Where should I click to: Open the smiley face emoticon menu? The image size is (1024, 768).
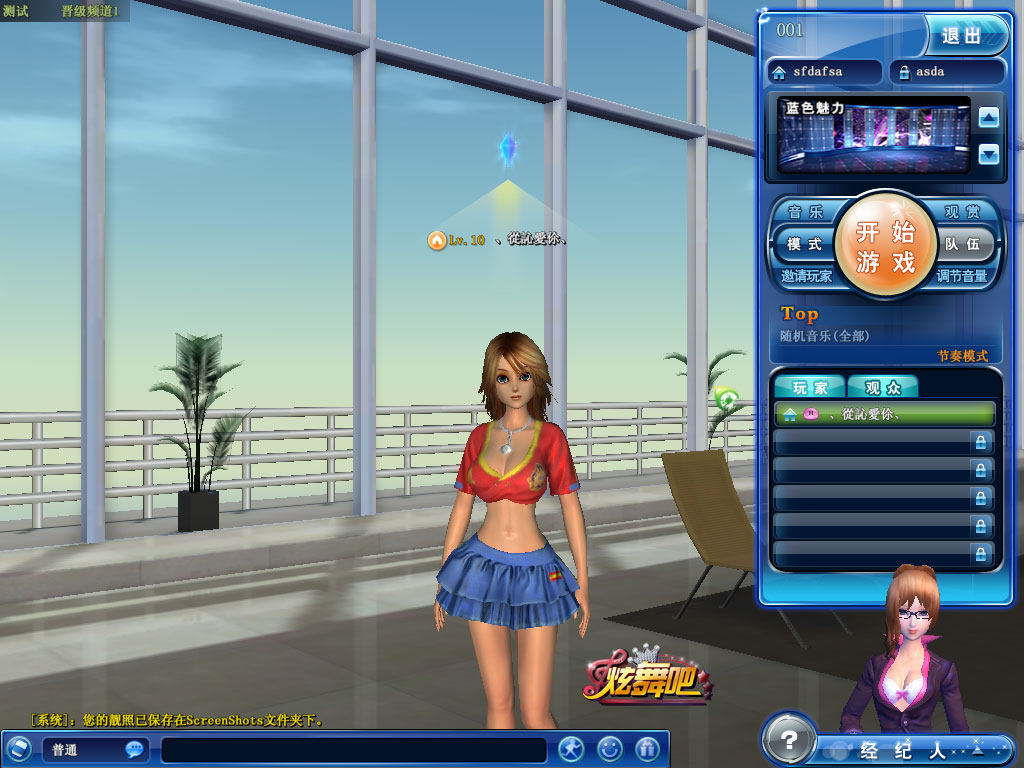[x=609, y=748]
